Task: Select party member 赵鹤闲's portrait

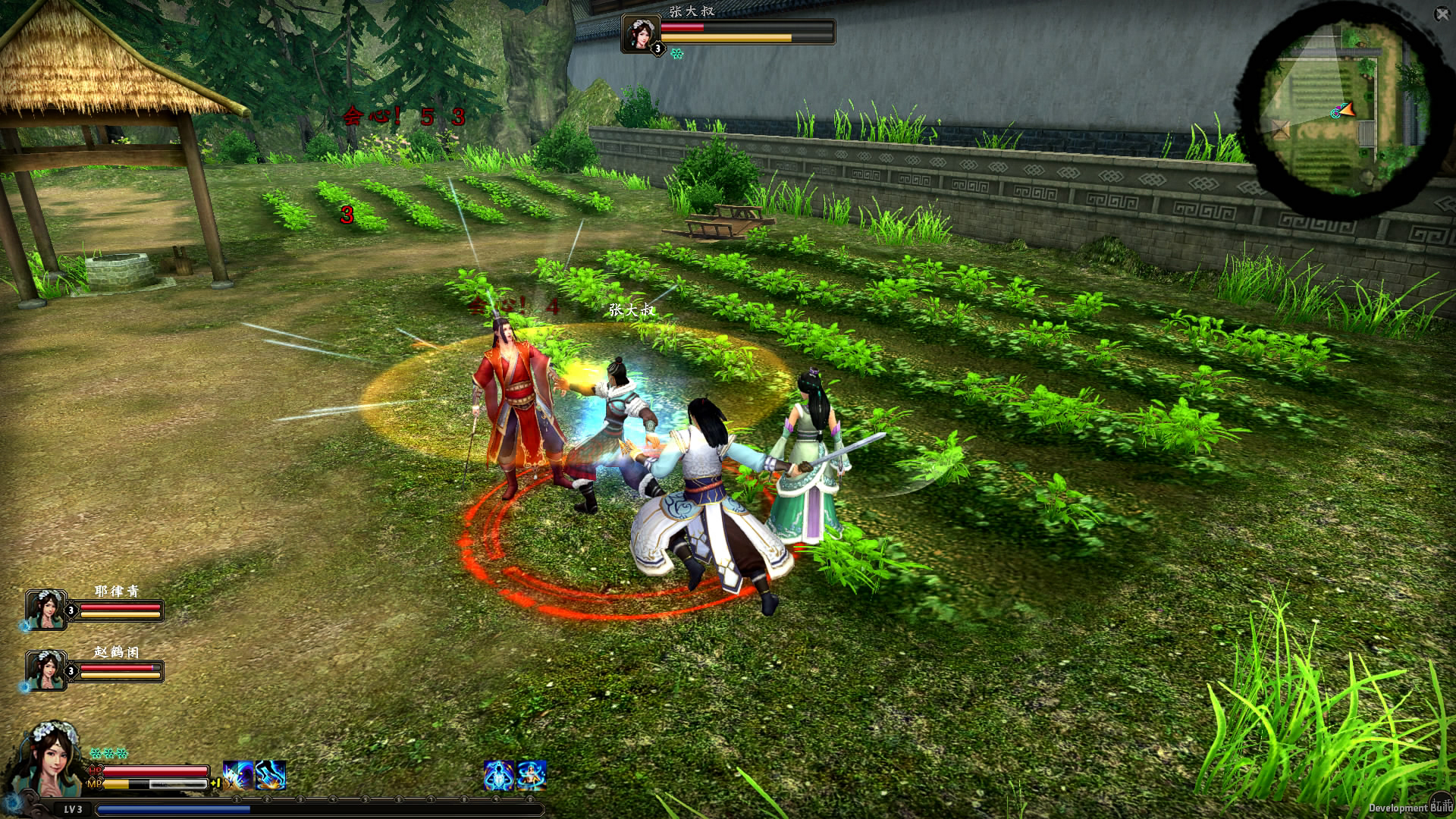Action: 46,670
